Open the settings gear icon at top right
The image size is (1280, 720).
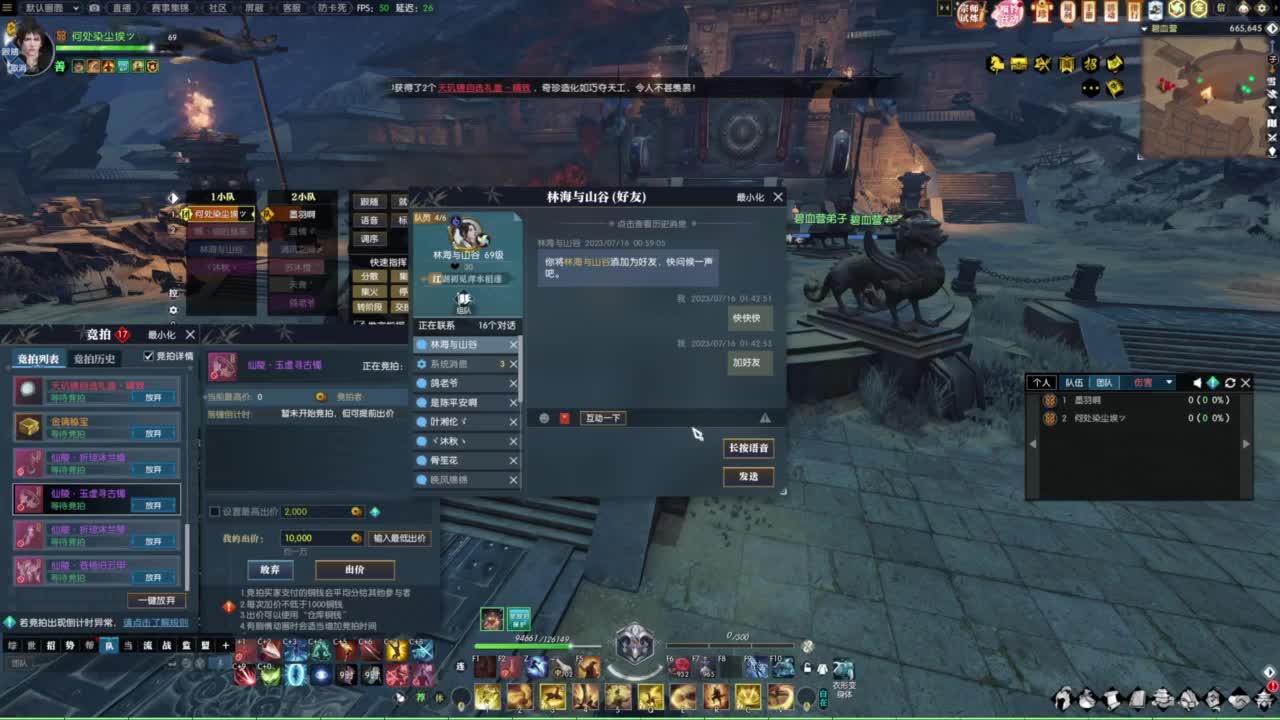tap(1260, 9)
